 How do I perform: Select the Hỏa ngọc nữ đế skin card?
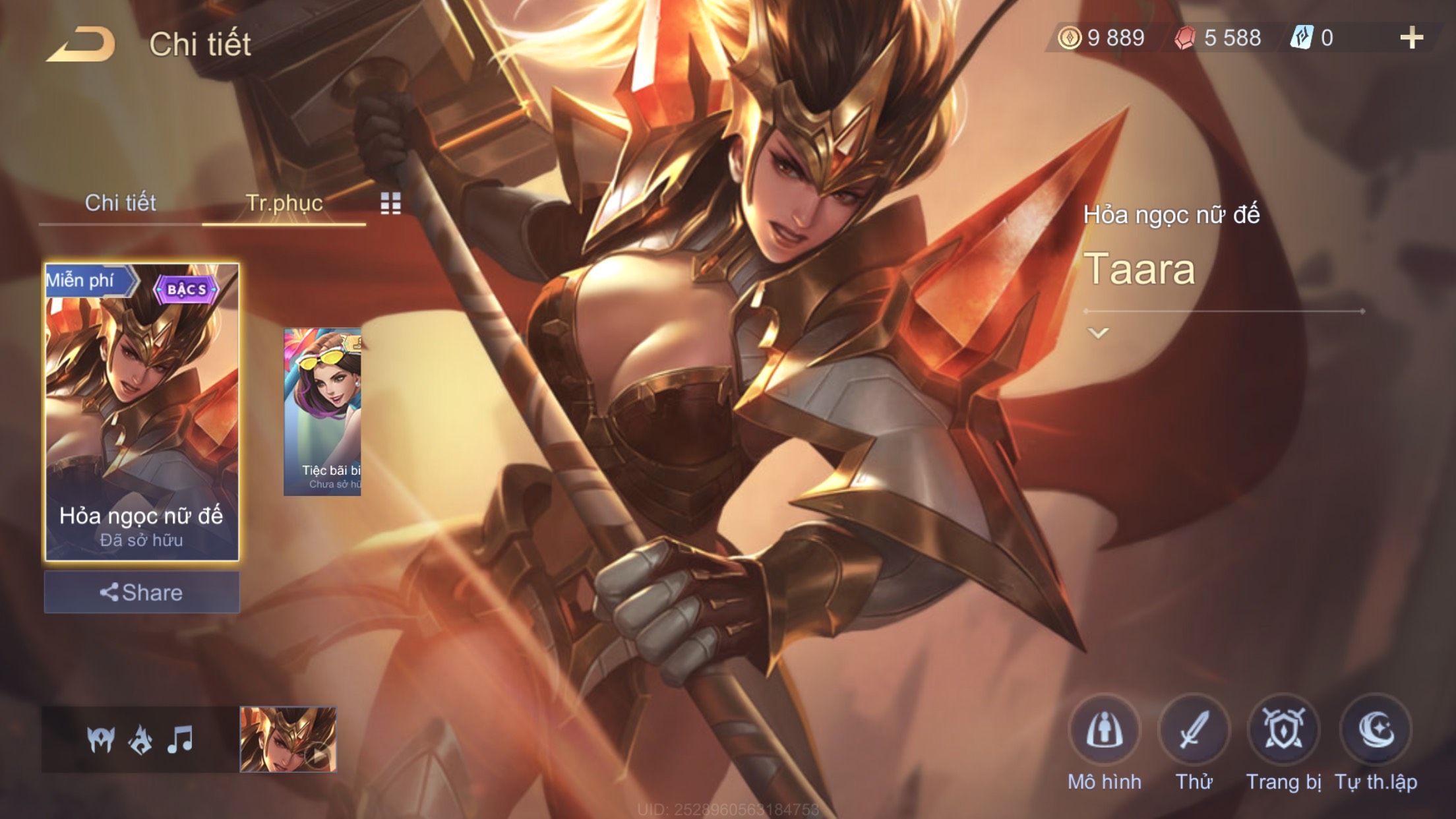[142, 411]
